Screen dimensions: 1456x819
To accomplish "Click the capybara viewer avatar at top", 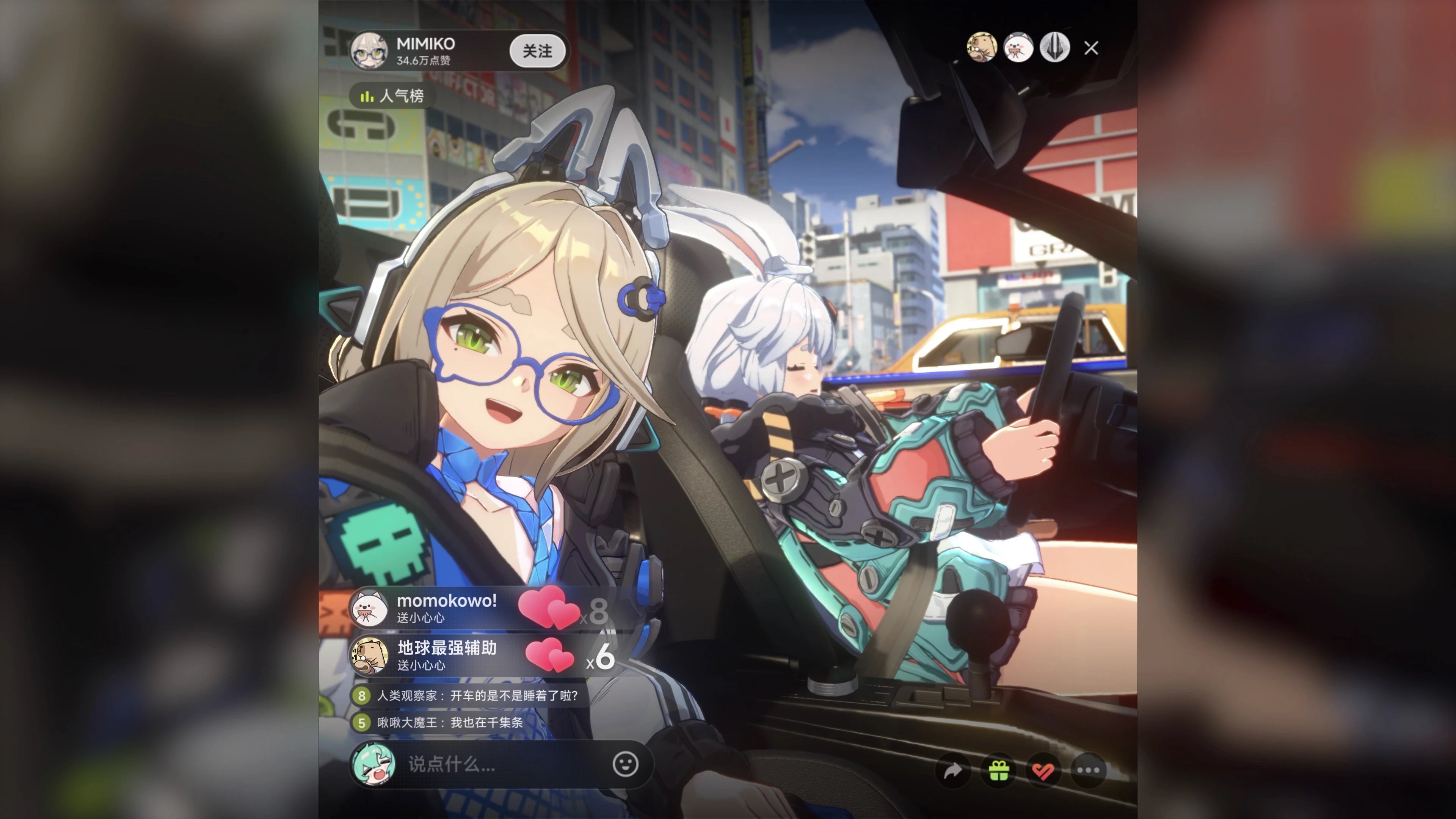I will click(982, 47).
